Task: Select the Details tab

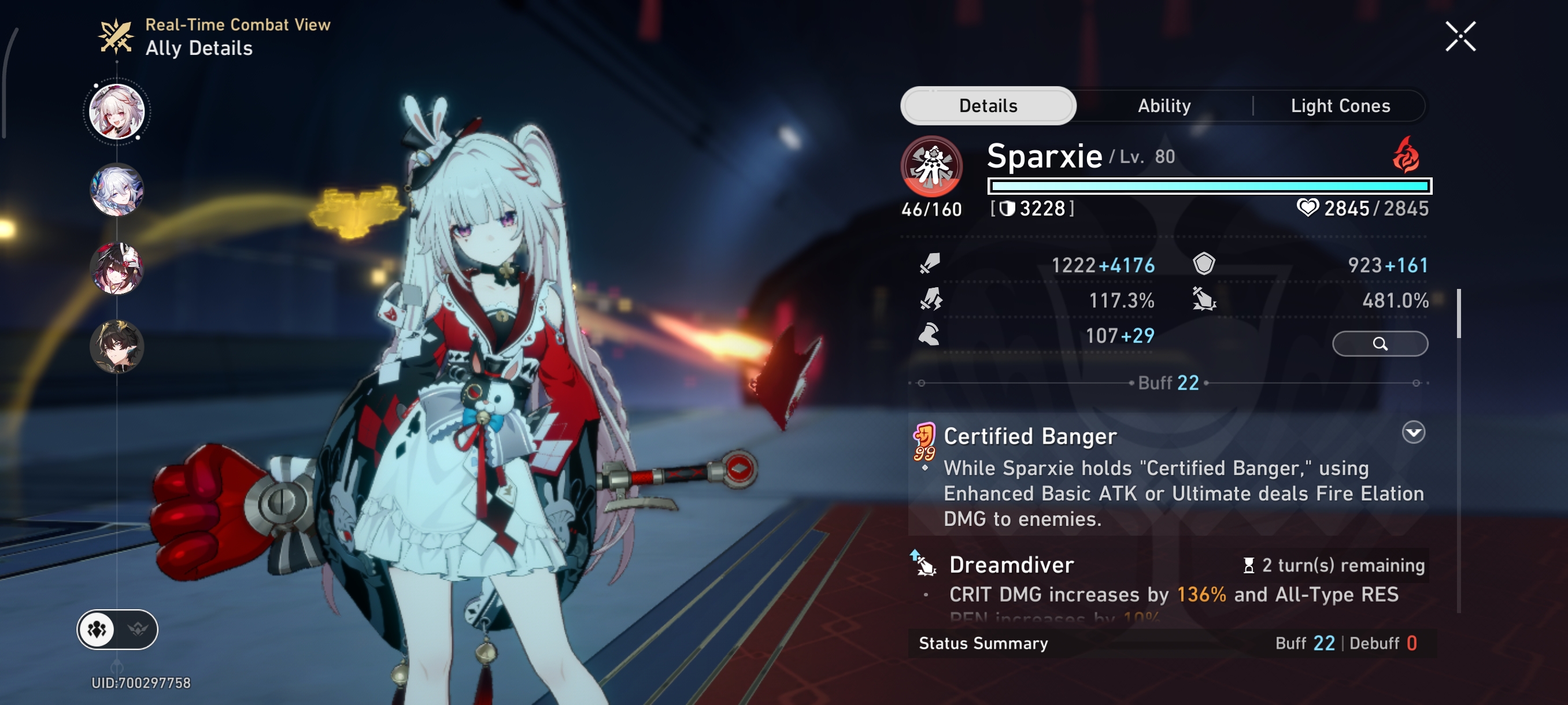Action: click(x=988, y=106)
